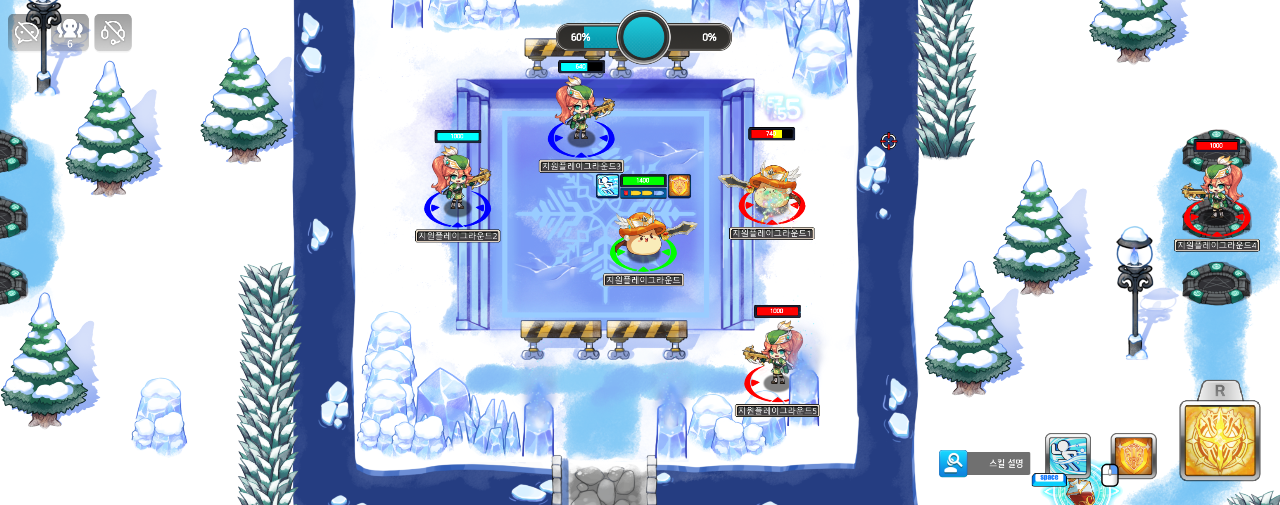This screenshot has width=1280, height=505.
Task: Toggle the muted chat bubble icon
Action: (27, 32)
